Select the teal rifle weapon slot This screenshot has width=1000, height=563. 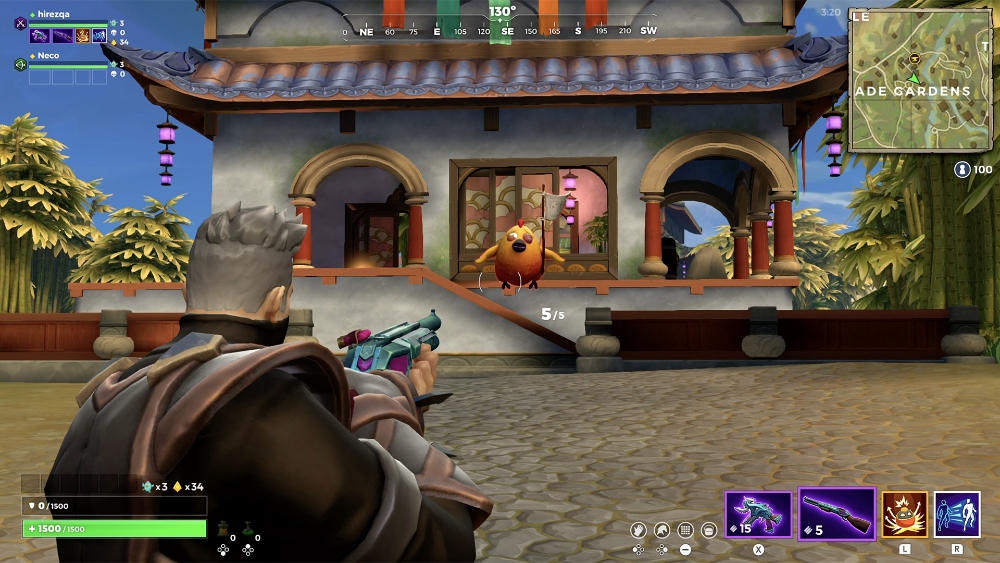tap(758, 514)
